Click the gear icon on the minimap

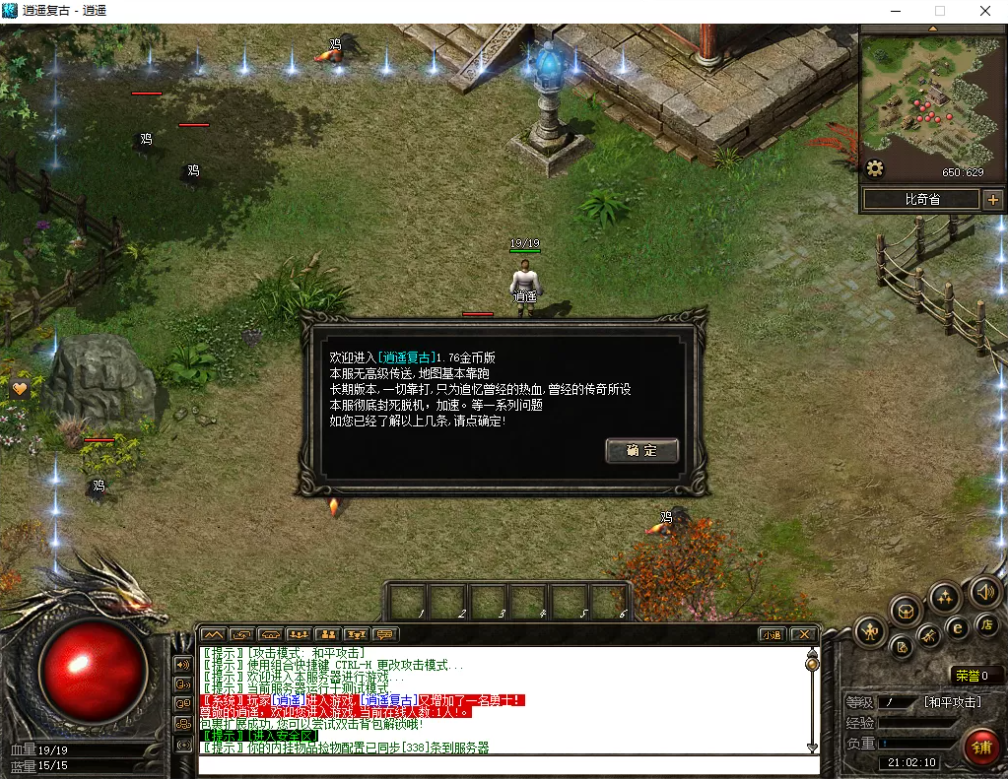pos(875,168)
